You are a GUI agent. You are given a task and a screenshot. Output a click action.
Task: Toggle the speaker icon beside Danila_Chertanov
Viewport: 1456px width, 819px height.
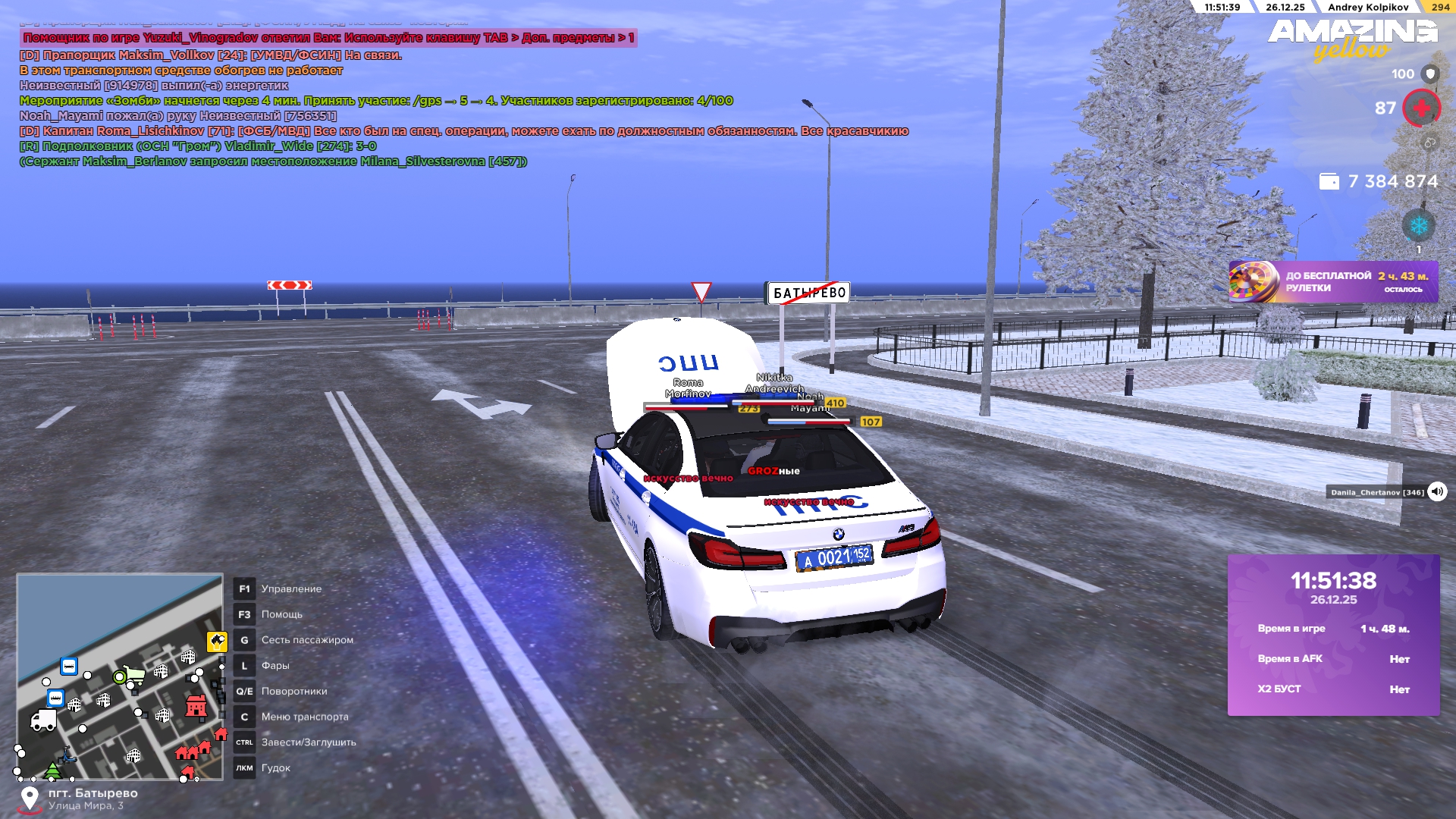tap(1437, 491)
